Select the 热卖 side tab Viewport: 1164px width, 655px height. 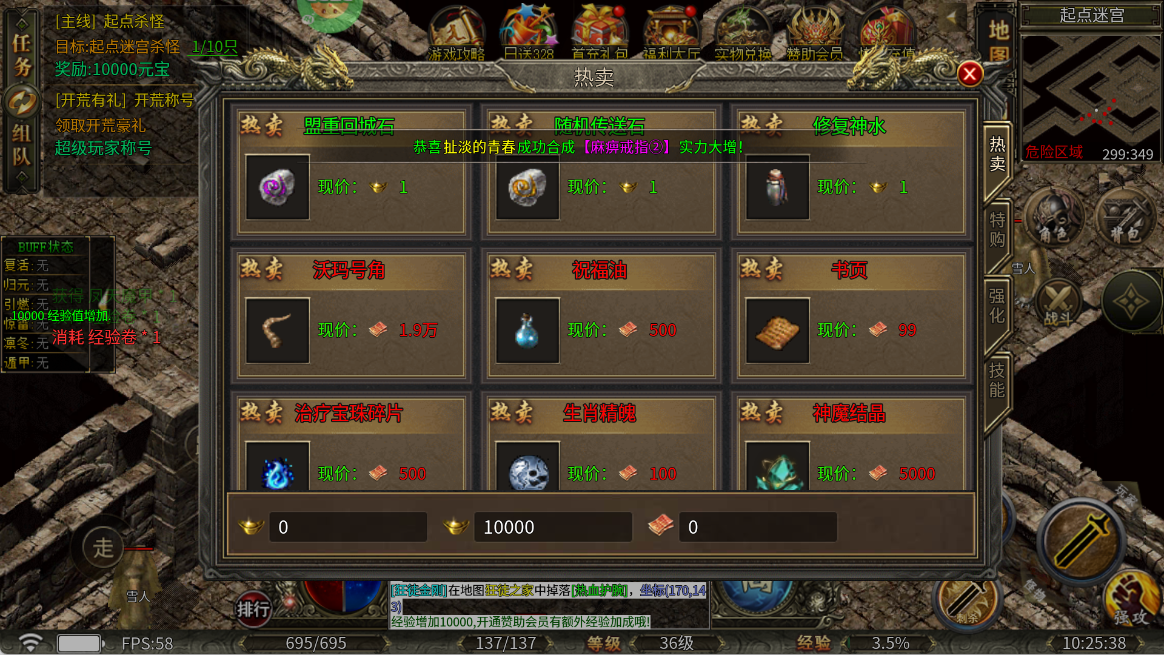pos(997,152)
